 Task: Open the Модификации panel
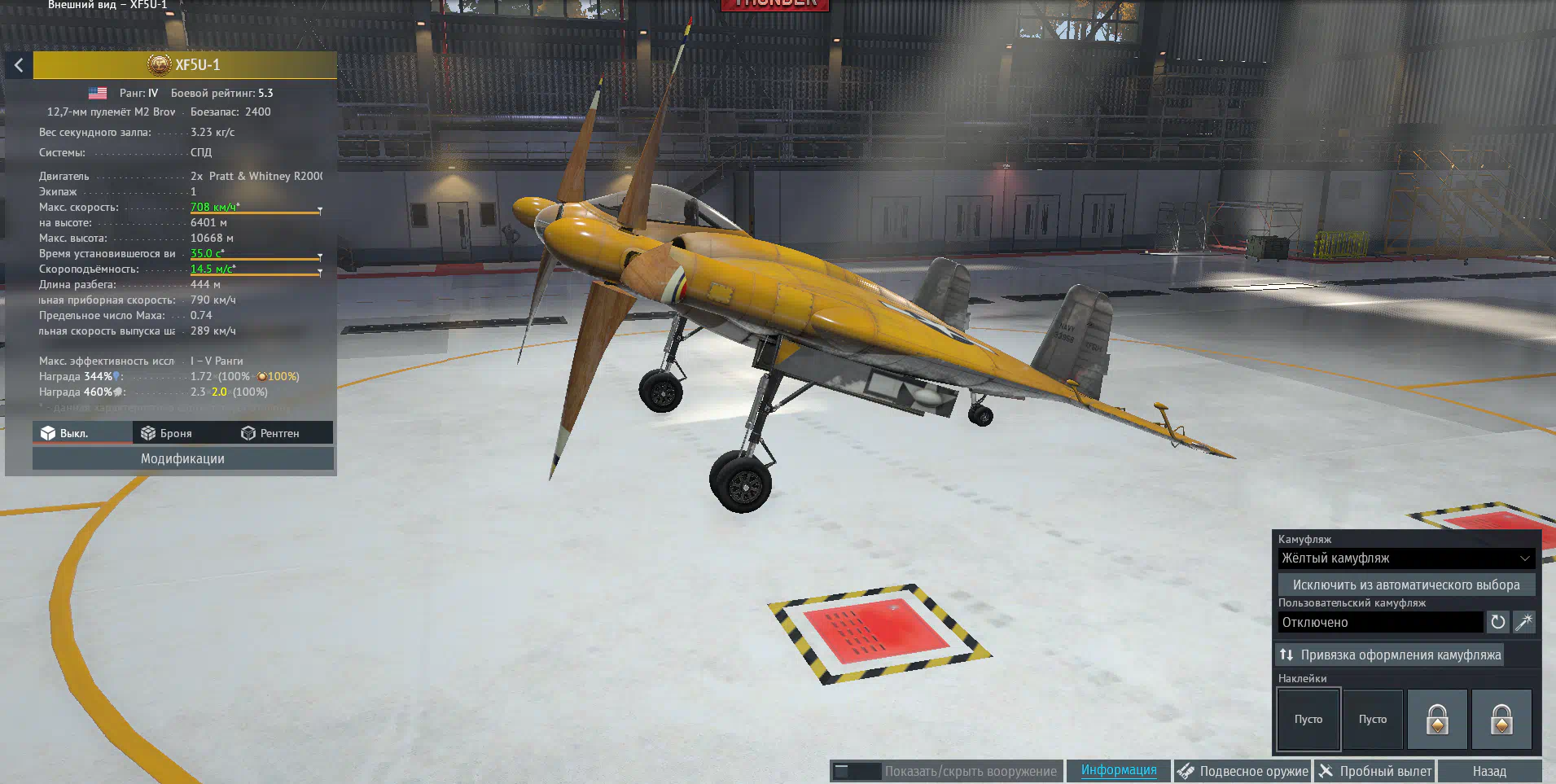182,459
